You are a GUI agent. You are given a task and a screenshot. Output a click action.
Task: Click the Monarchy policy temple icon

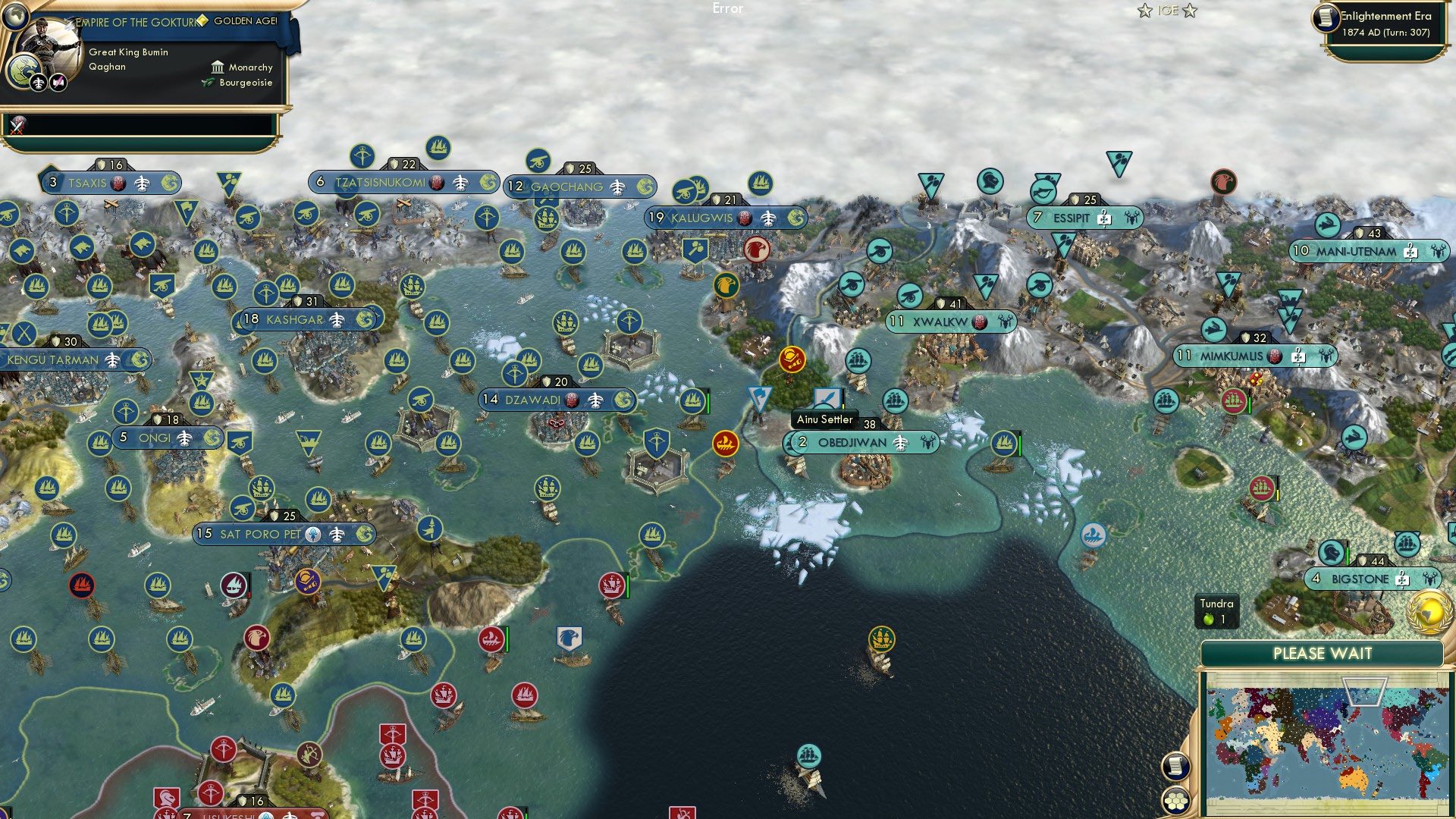pos(218,67)
